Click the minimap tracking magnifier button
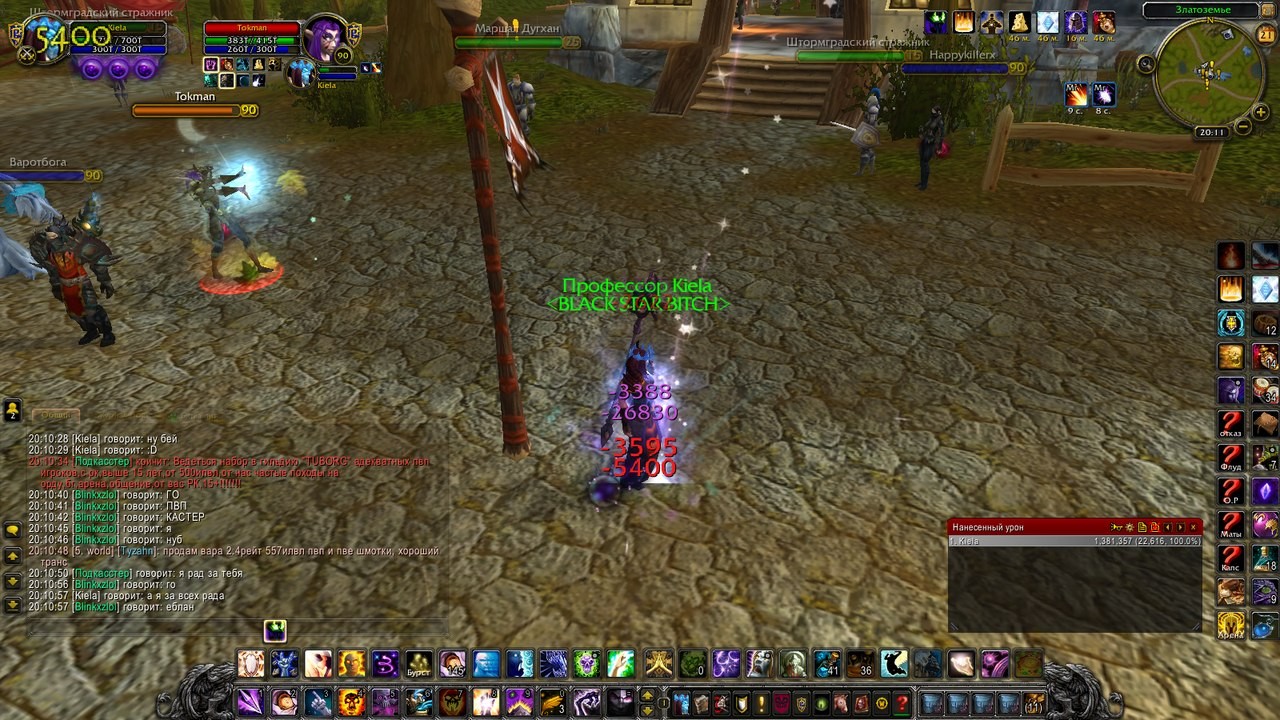The width and height of the screenshot is (1280, 720). click(1146, 64)
